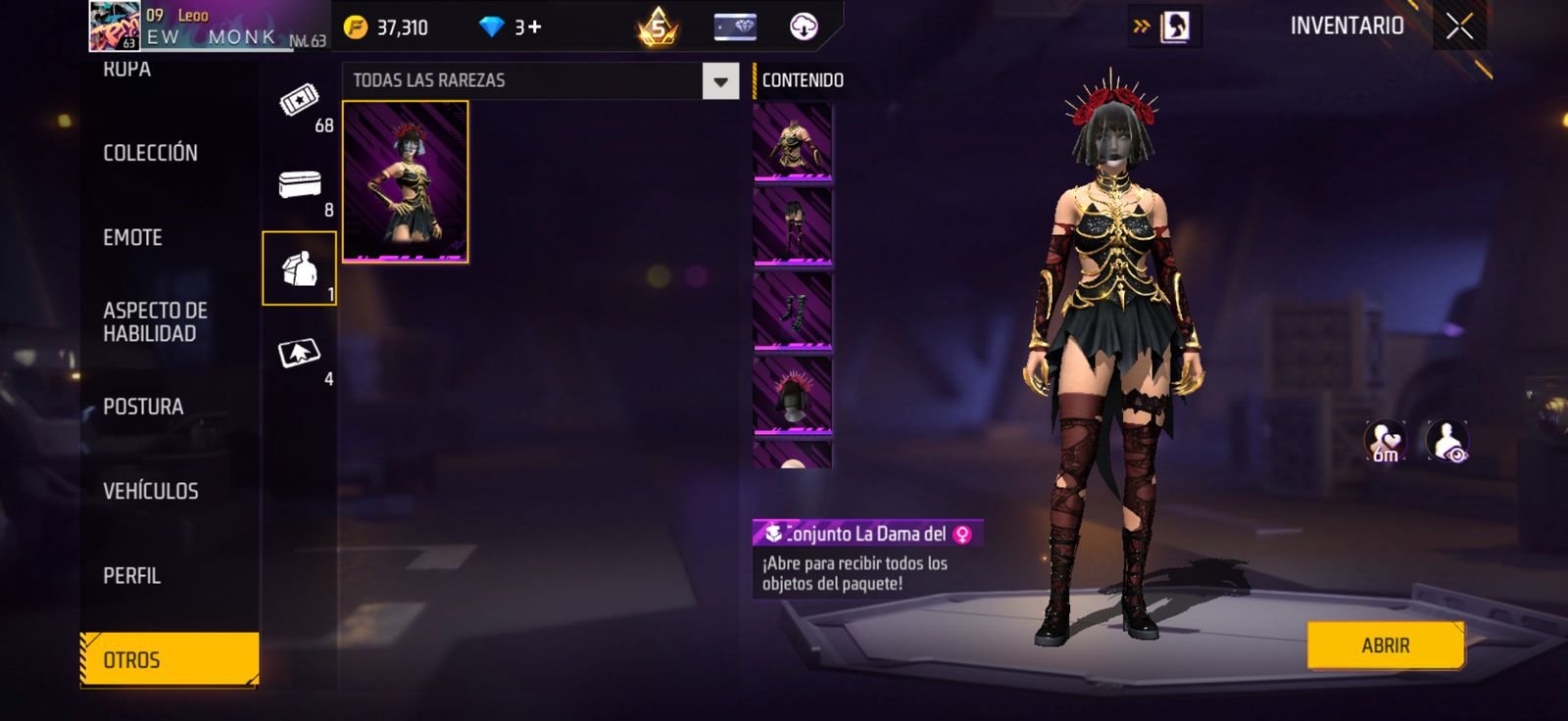Click the ABRIR button to open bundle
This screenshot has width=1568, height=721.
coord(1385,646)
